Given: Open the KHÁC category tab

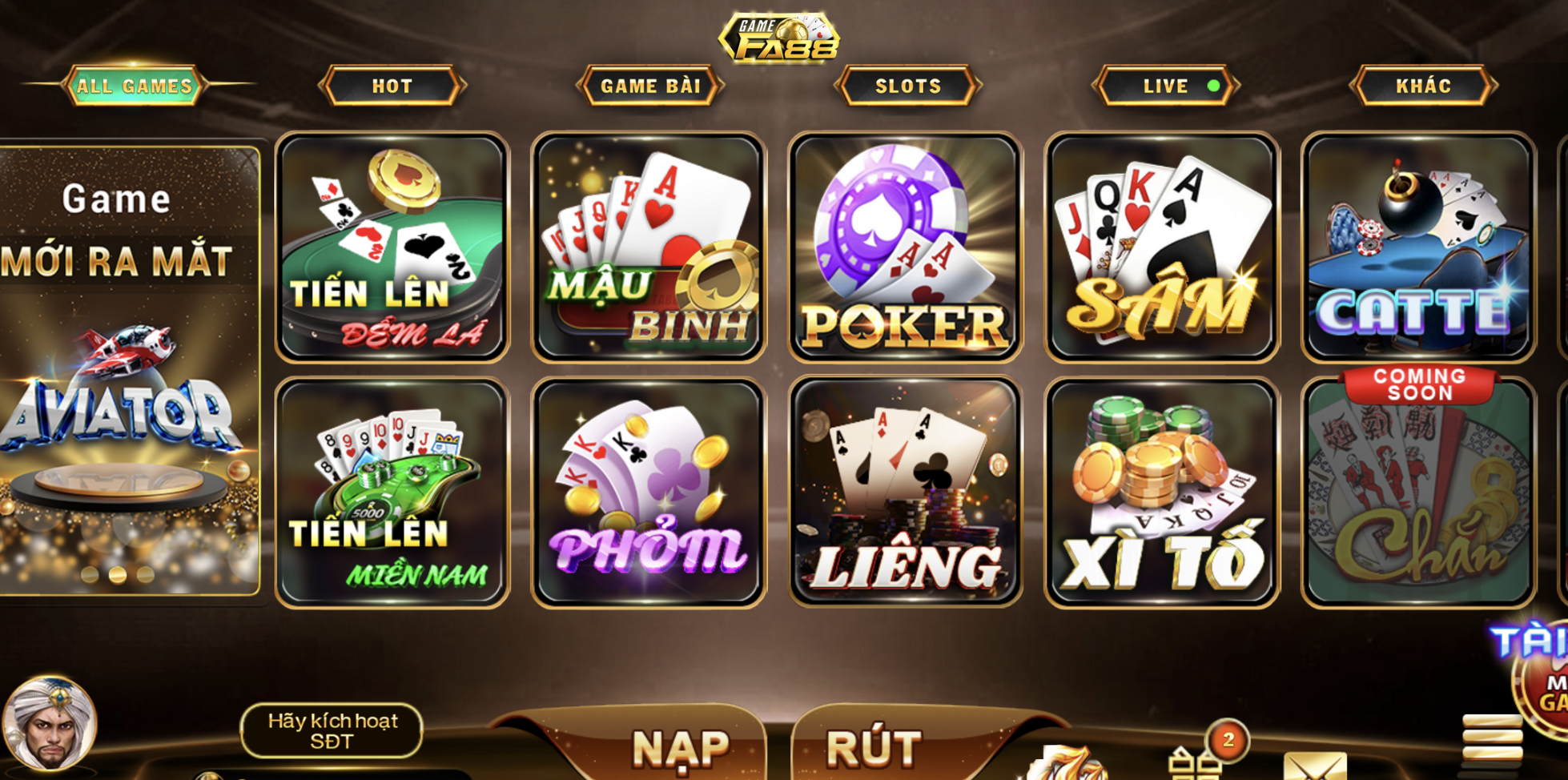Looking at the screenshot, I should pyautogui.click(x=1424, y=86).
